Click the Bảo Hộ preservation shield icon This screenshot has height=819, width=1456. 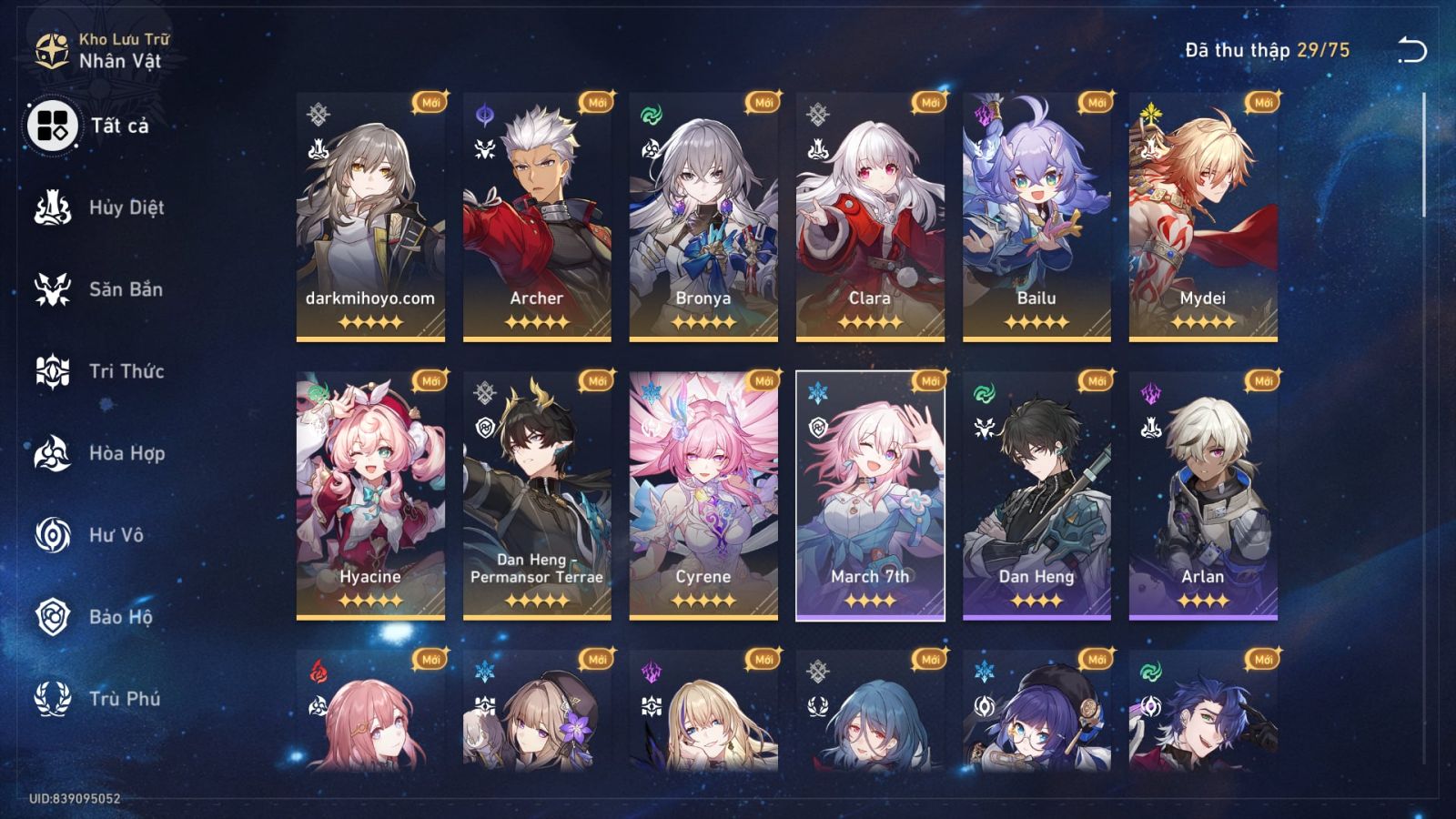click(x=55, y=617)
